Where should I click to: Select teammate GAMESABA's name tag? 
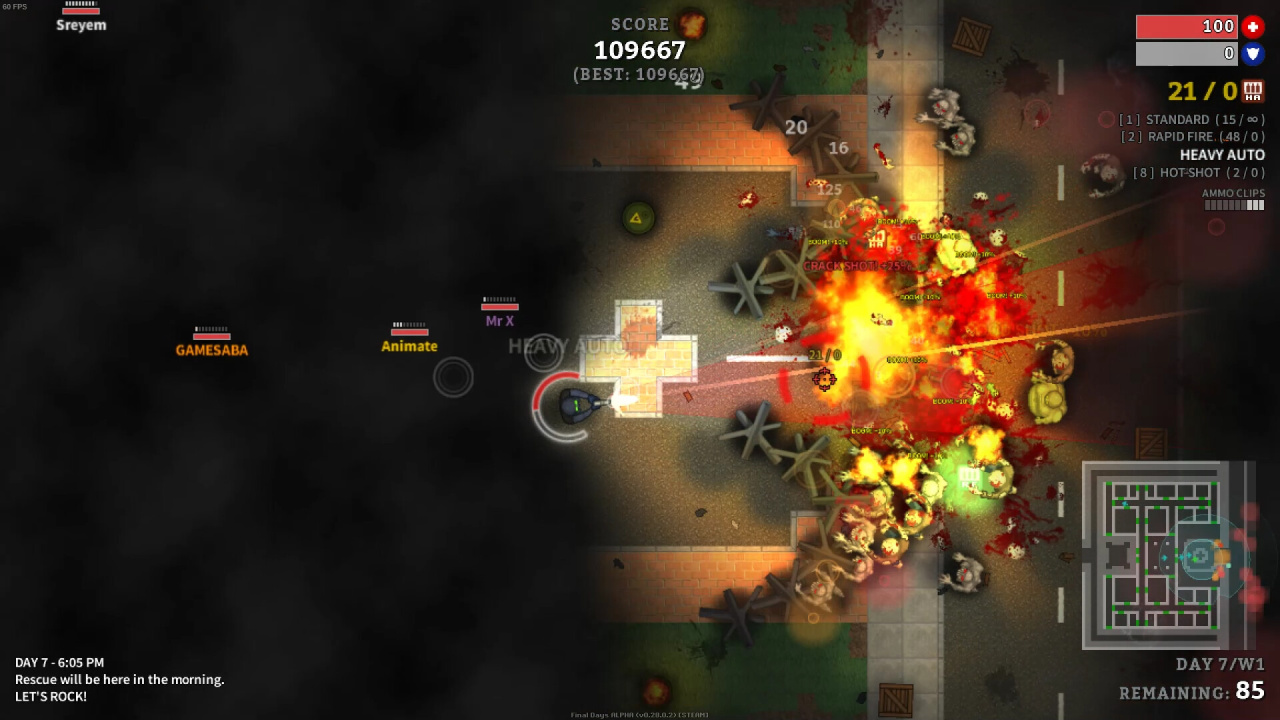click(212, 350)
